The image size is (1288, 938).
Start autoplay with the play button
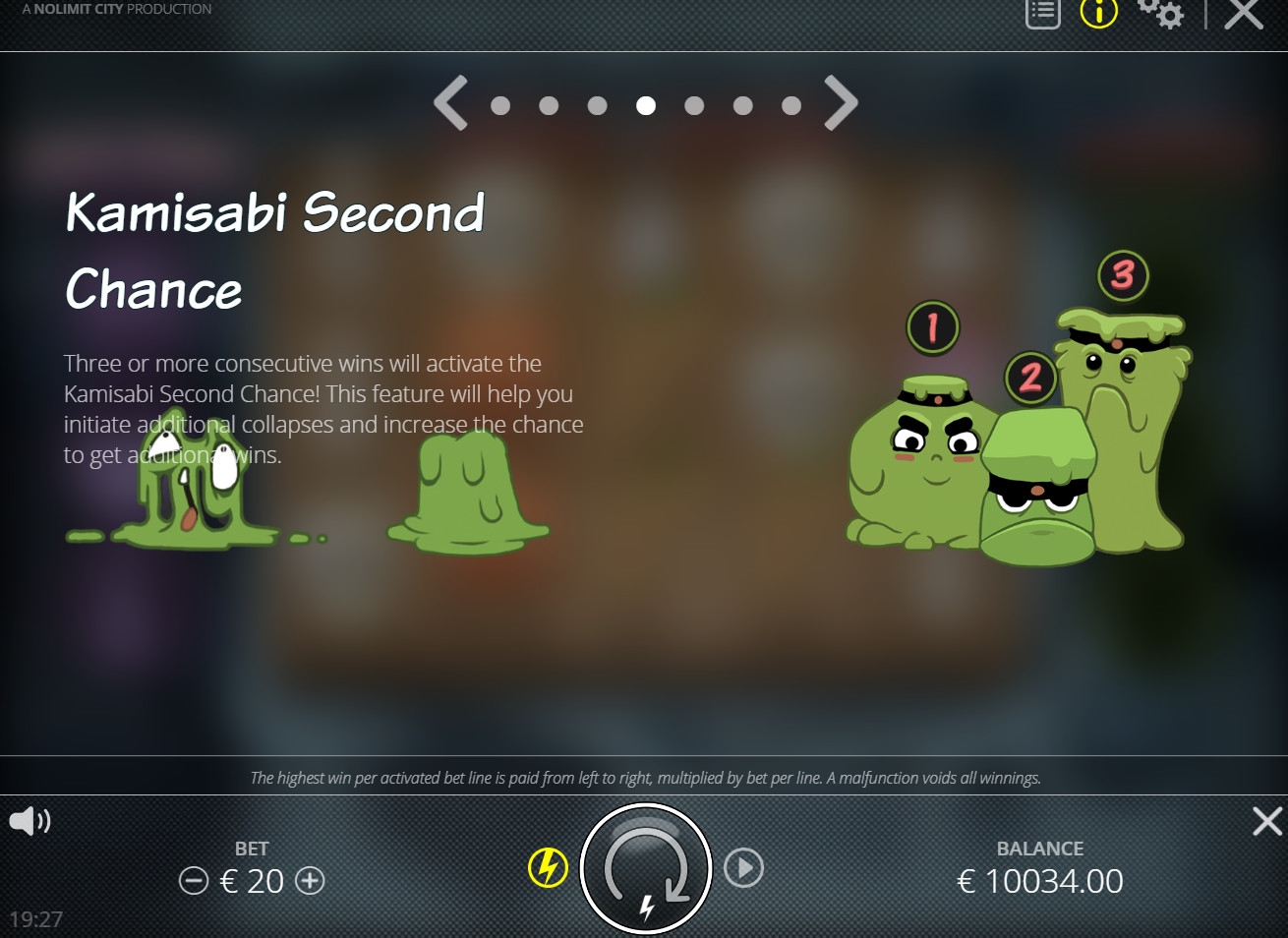(743, 868)
